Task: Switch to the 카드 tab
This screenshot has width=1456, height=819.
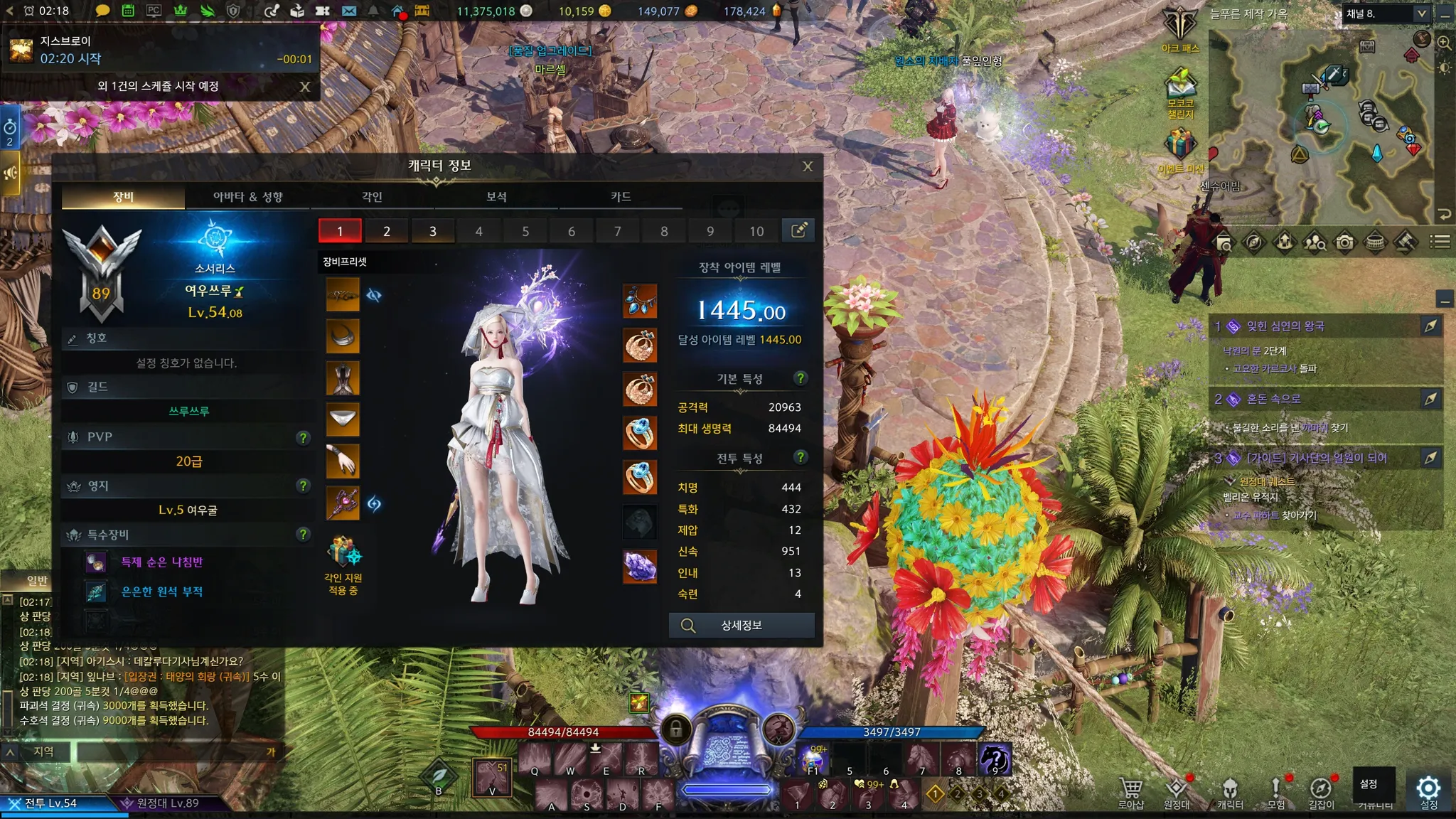Action: [621, 196]
